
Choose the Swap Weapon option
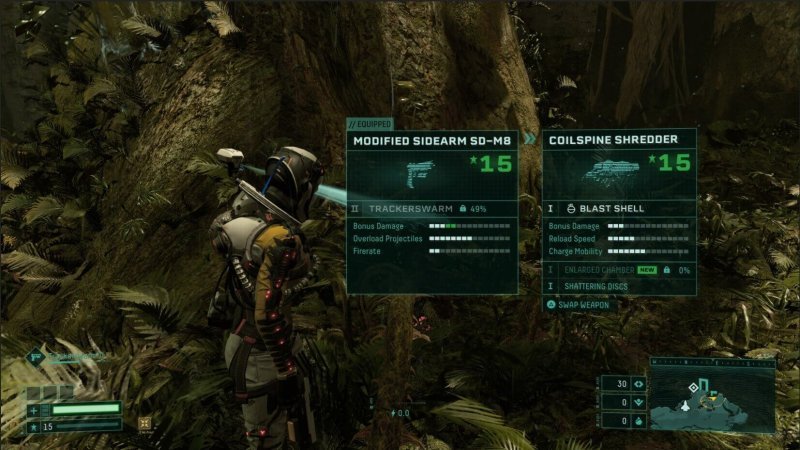pos(583,305)
